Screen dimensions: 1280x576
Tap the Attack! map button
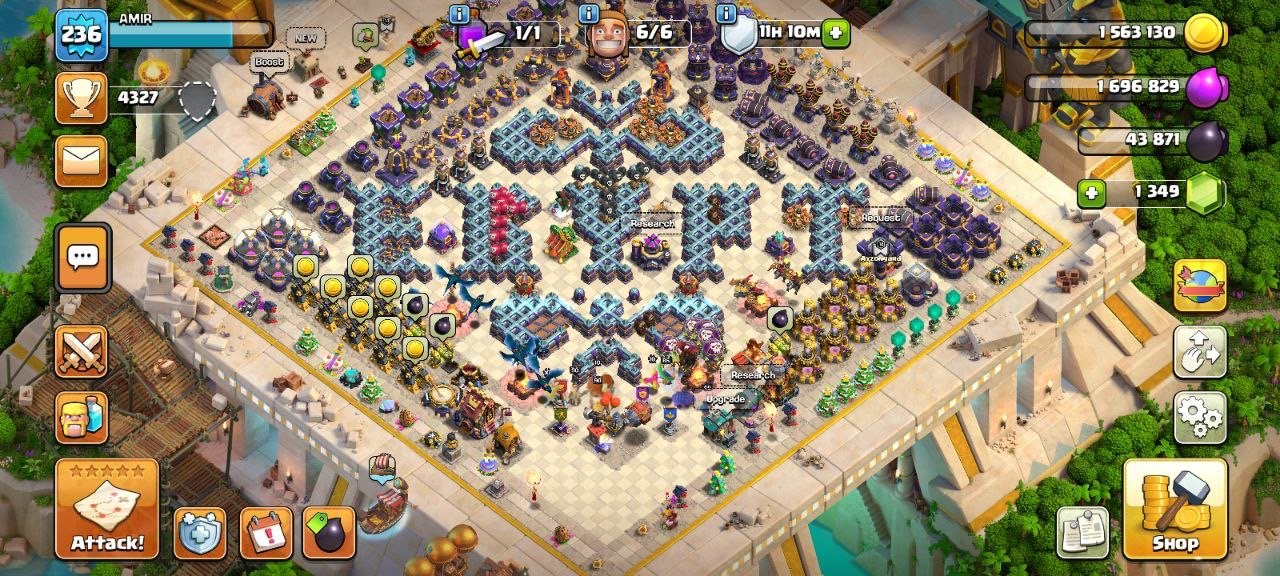(106, 509)
